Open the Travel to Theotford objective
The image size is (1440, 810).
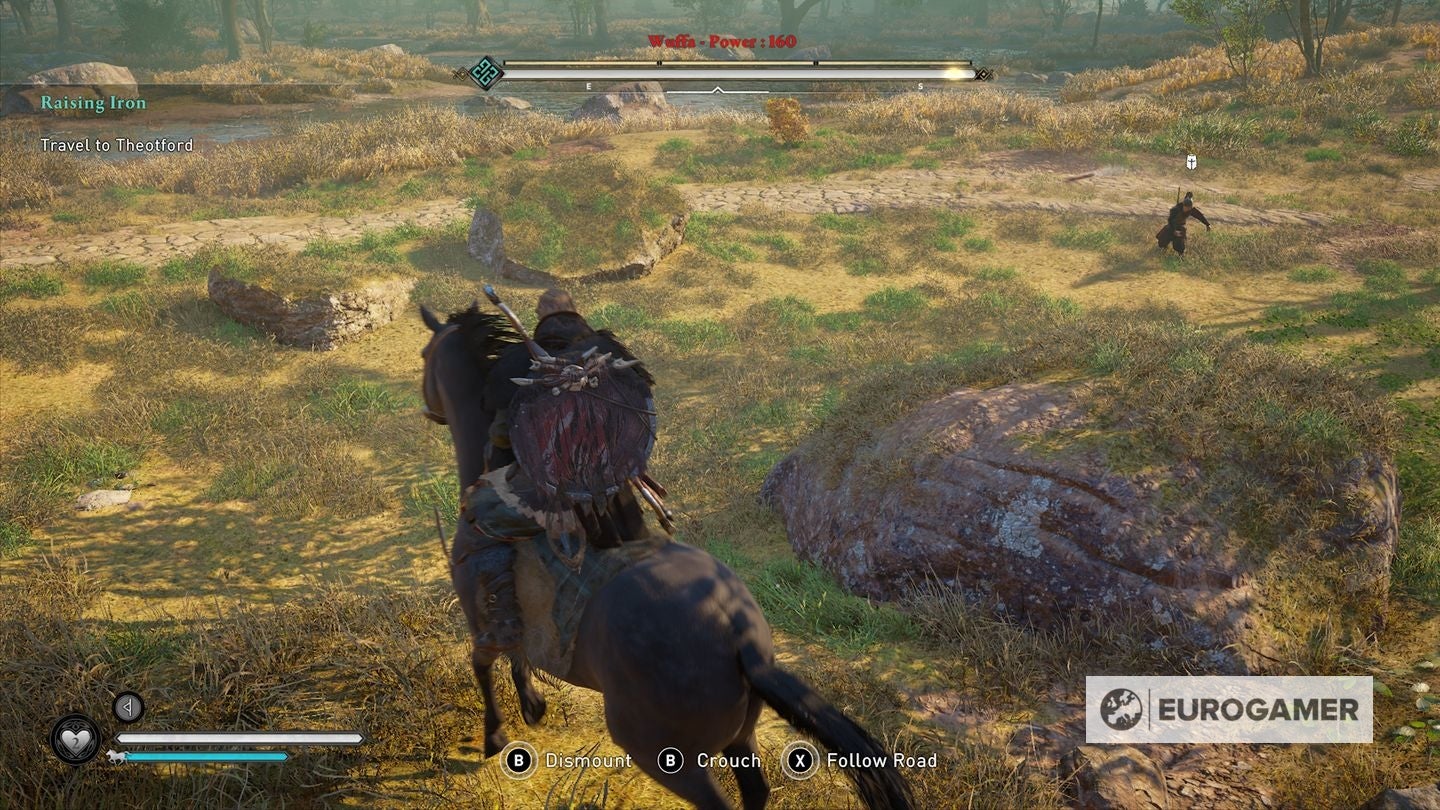118,144
